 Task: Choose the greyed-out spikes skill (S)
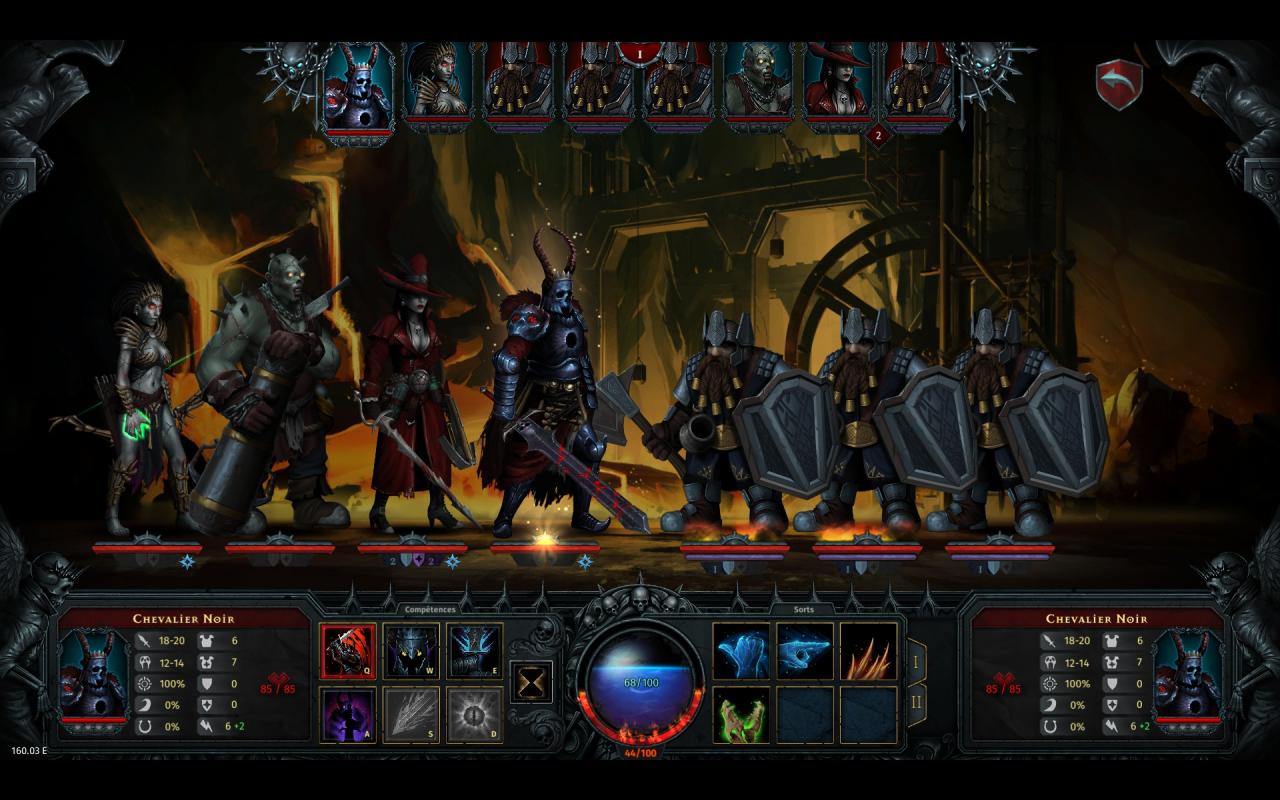point(411,714)
